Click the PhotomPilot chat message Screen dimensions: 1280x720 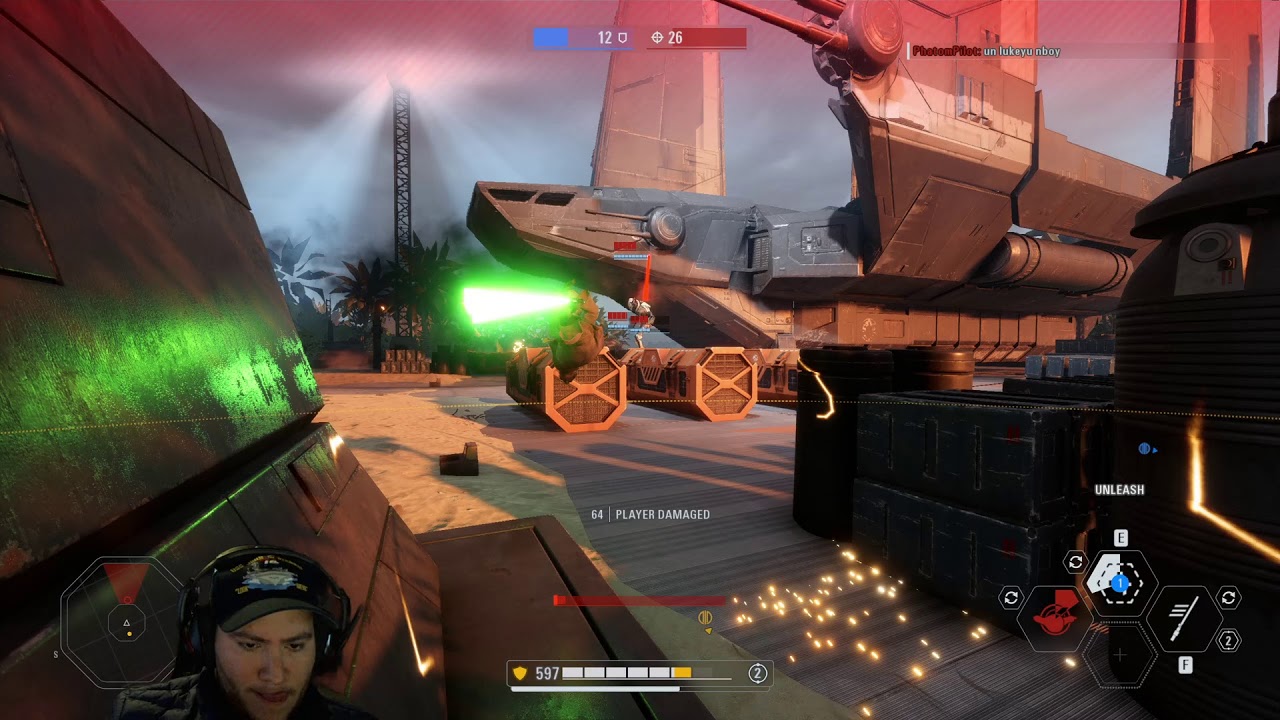click(x=986, y=51)
